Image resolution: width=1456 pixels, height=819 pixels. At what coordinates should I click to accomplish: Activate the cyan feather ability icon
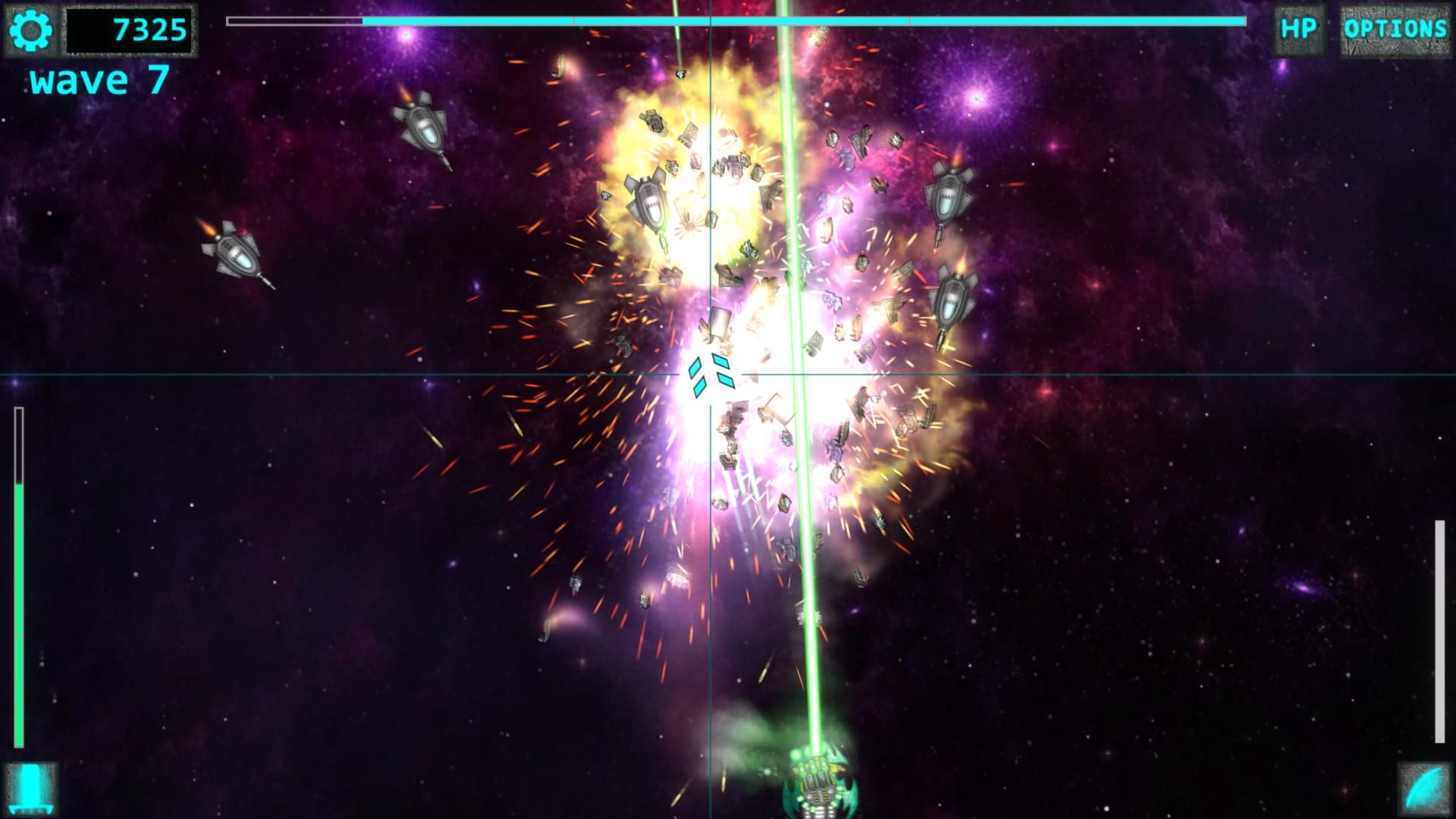[1423, 789]
